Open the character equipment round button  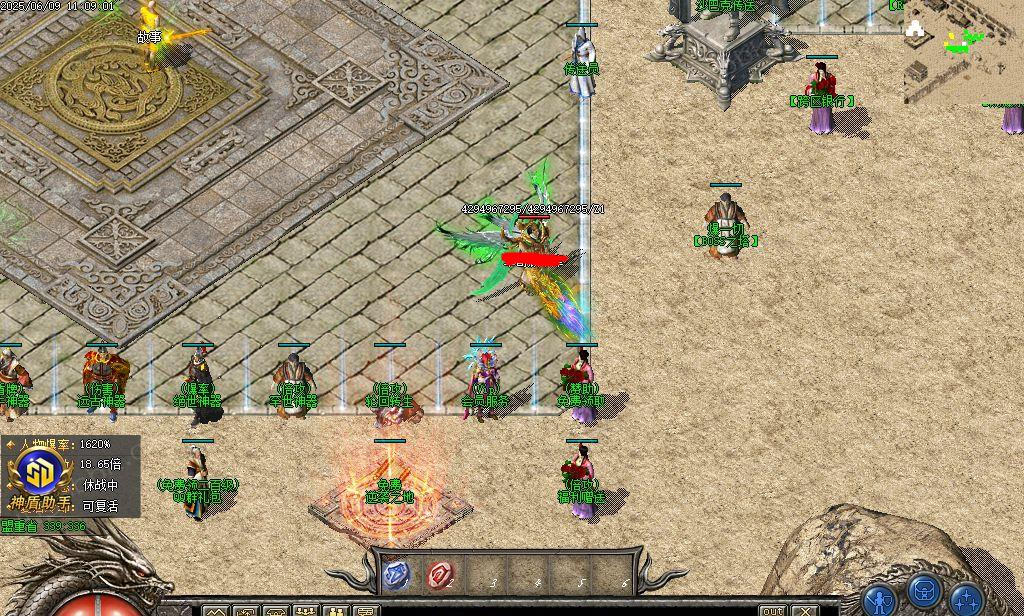tap(880, 600)
